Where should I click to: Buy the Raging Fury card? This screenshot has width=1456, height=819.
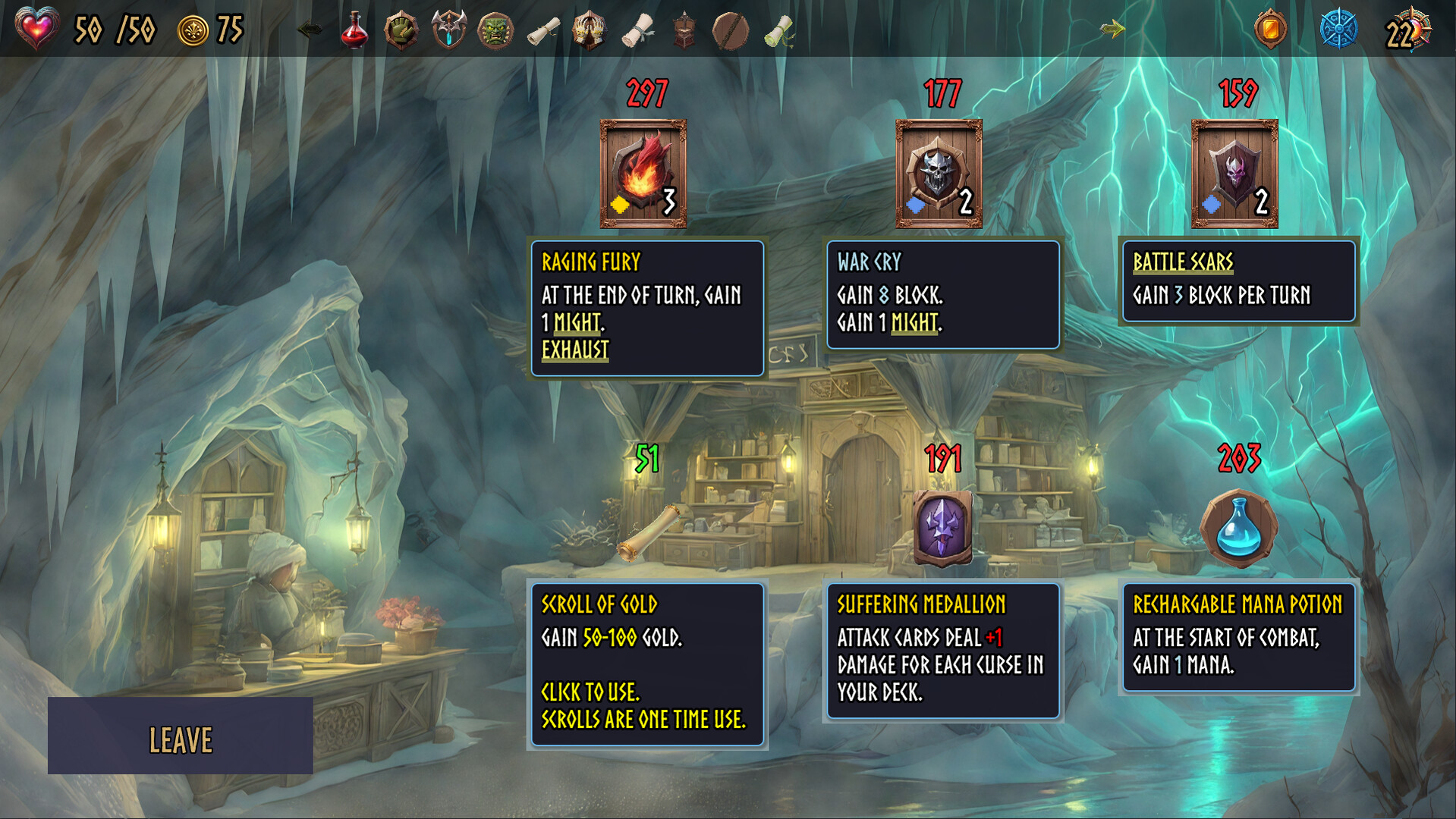tap(643, 174)
